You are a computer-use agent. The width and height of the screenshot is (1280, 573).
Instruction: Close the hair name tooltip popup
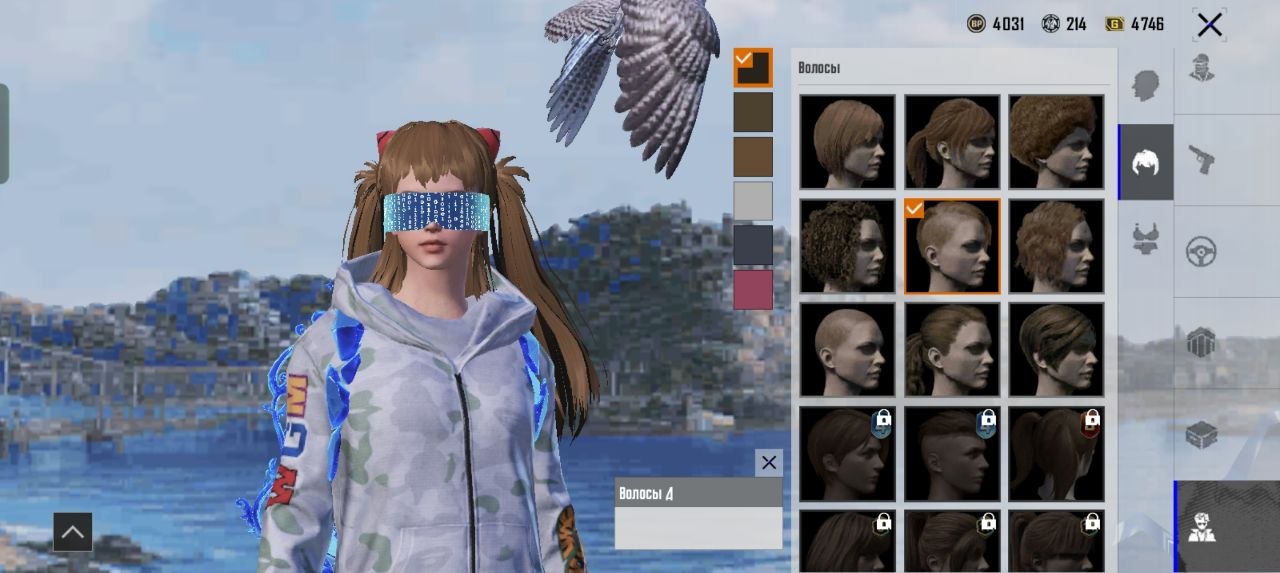tap(768, 462)
